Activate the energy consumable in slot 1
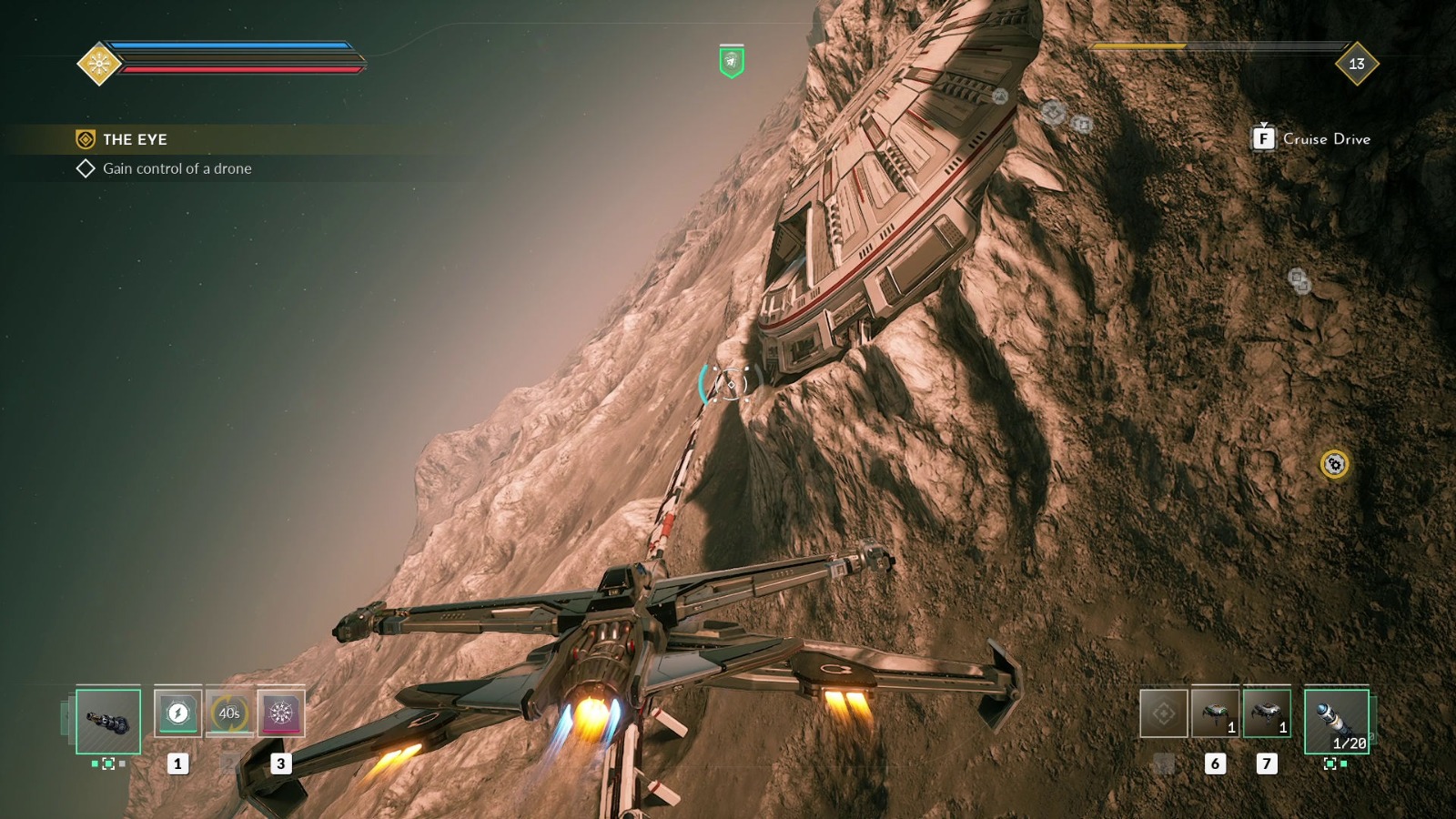The image size is (1456, 819). (x=178, y=714)
